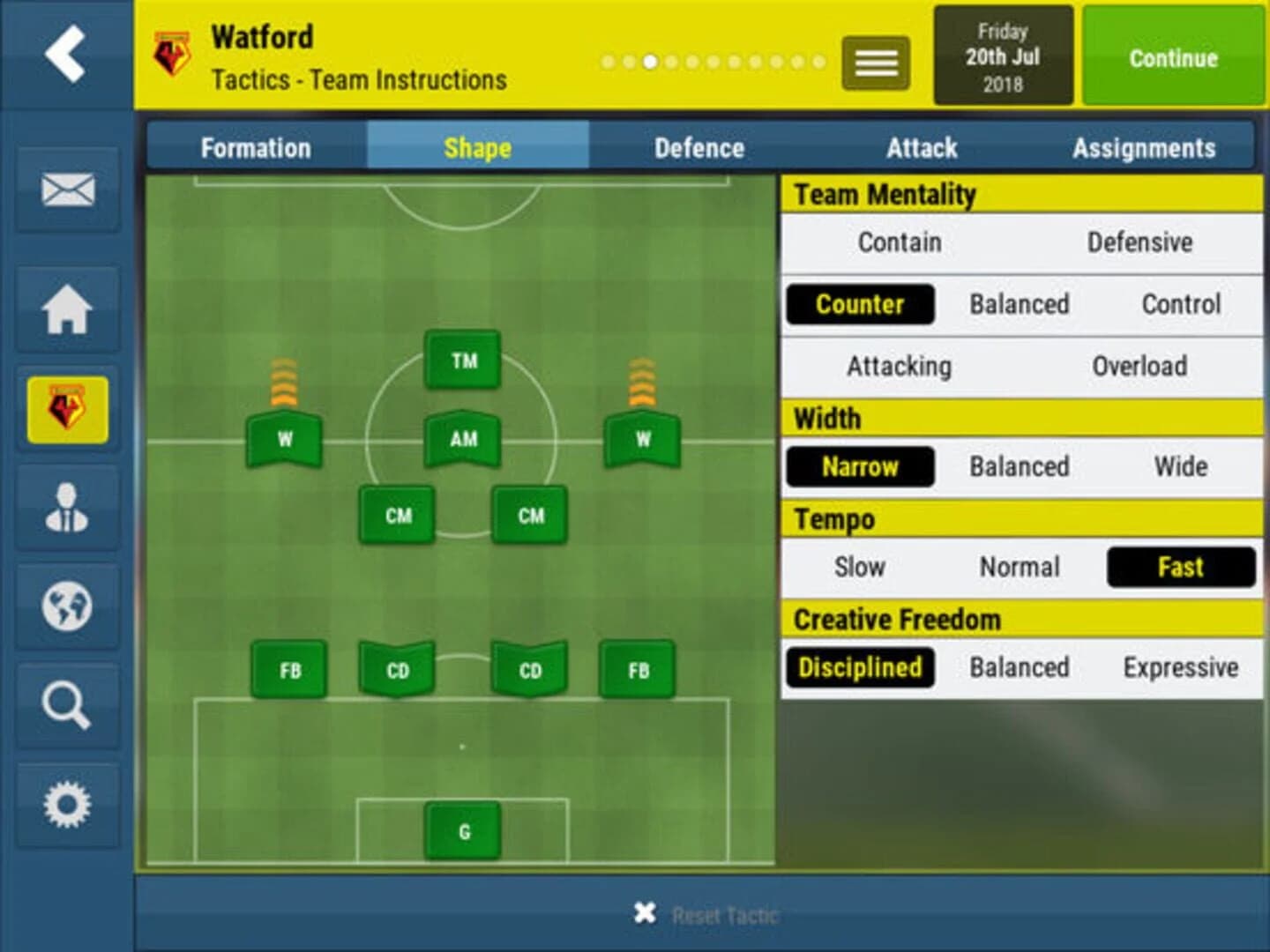Screen dimensions: 1270x952
Task: Select the Attacking mentality option
Action: point(898,365)
